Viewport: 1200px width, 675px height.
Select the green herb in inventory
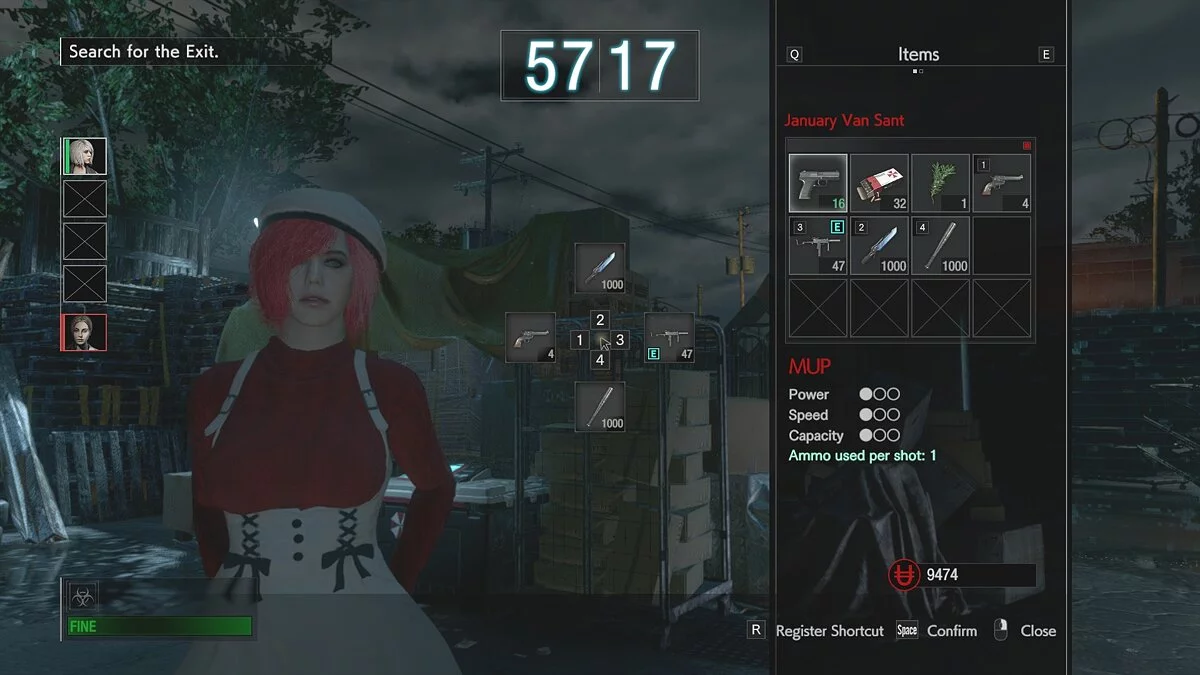point(940,183)
